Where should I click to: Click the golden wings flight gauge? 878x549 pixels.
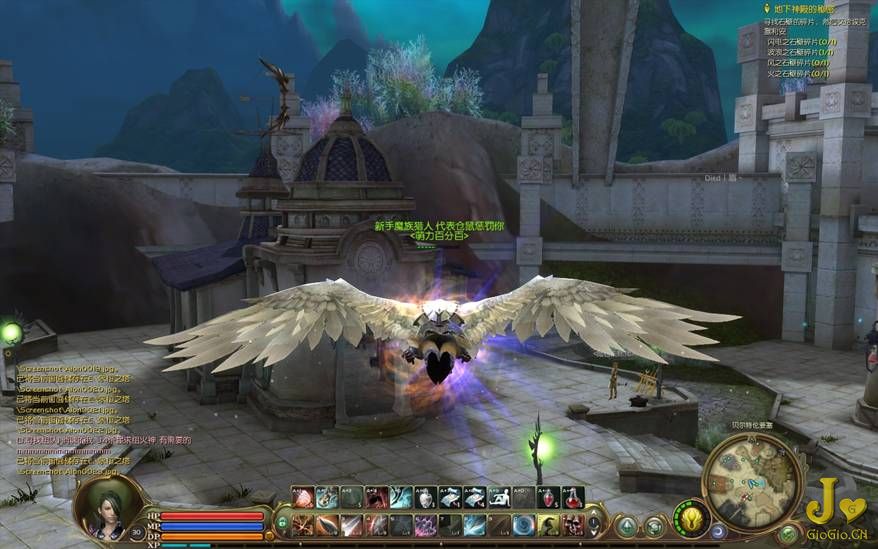690,518
